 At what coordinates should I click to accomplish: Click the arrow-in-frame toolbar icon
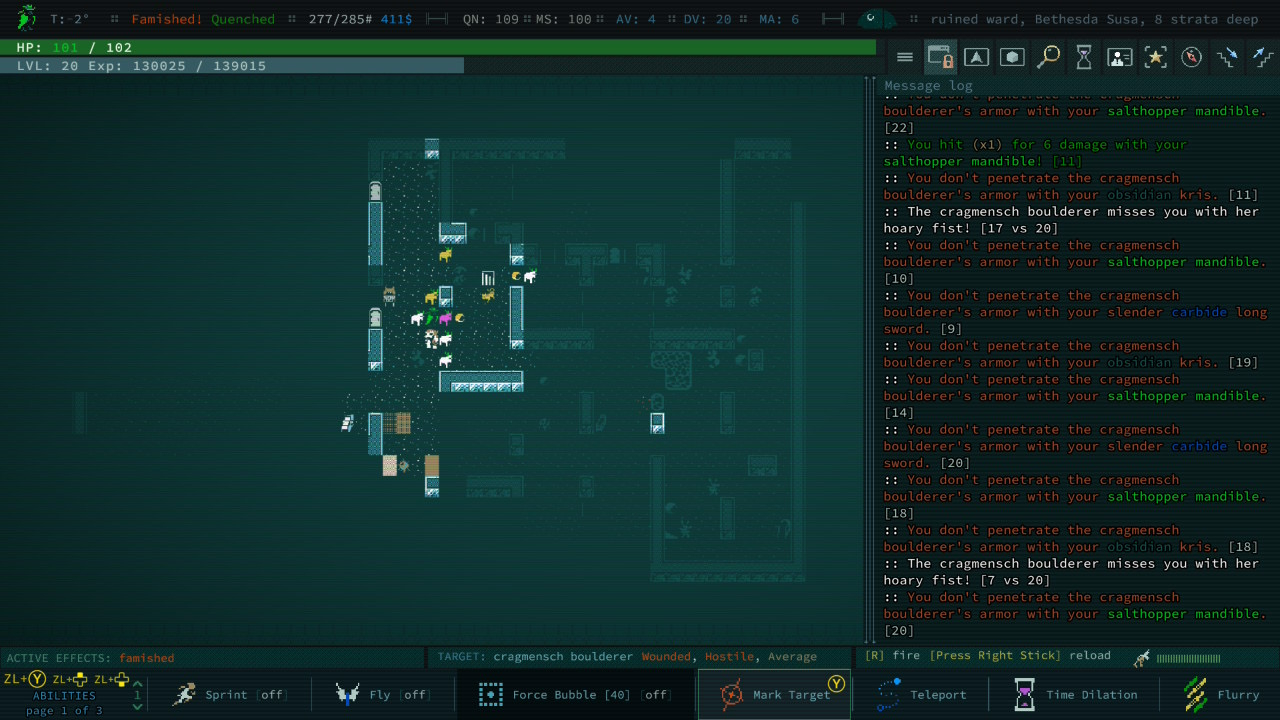pyautogui.click(x=976, y=58)
